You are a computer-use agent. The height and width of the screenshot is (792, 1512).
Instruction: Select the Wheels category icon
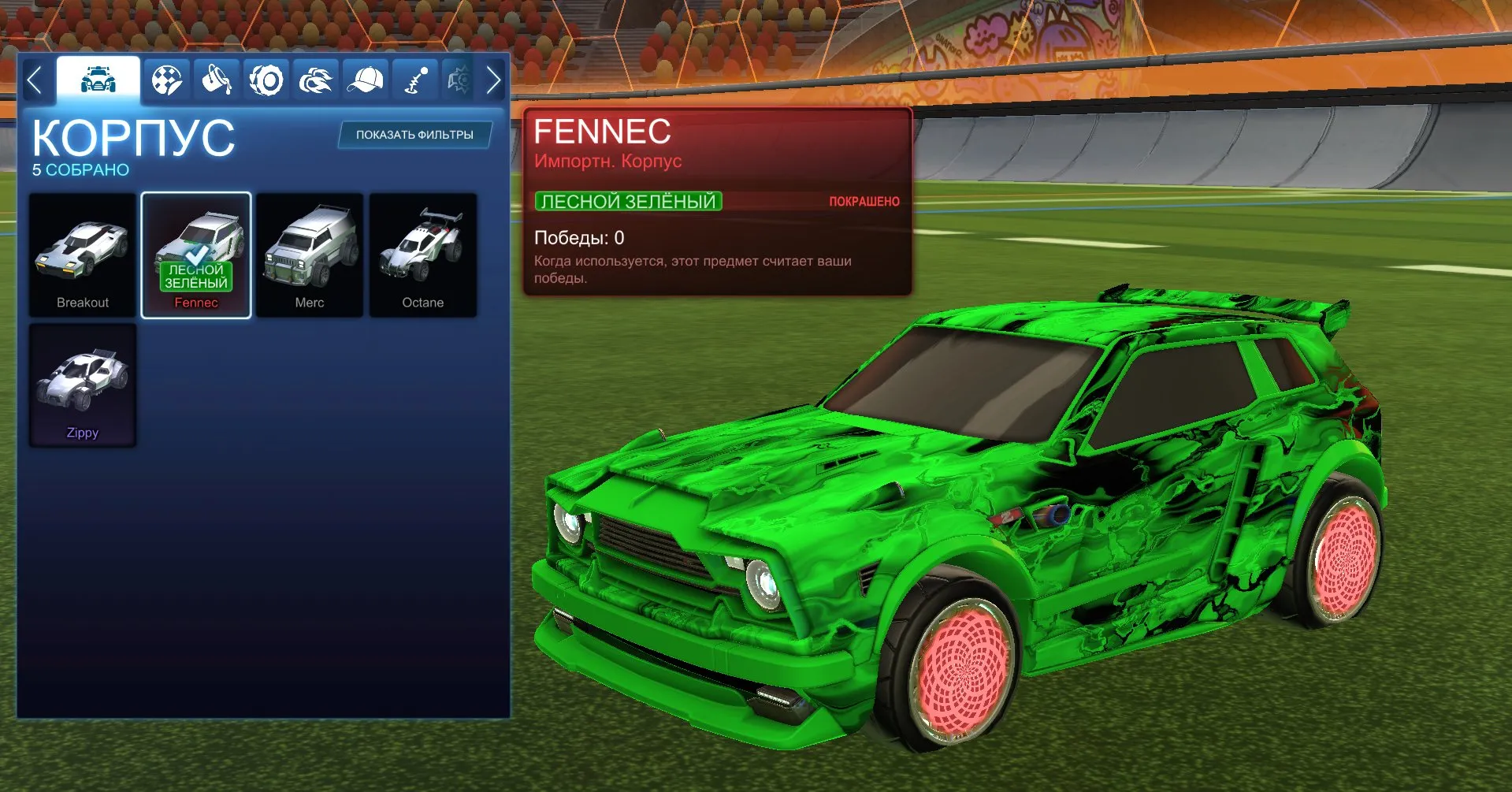pos(267,79)
